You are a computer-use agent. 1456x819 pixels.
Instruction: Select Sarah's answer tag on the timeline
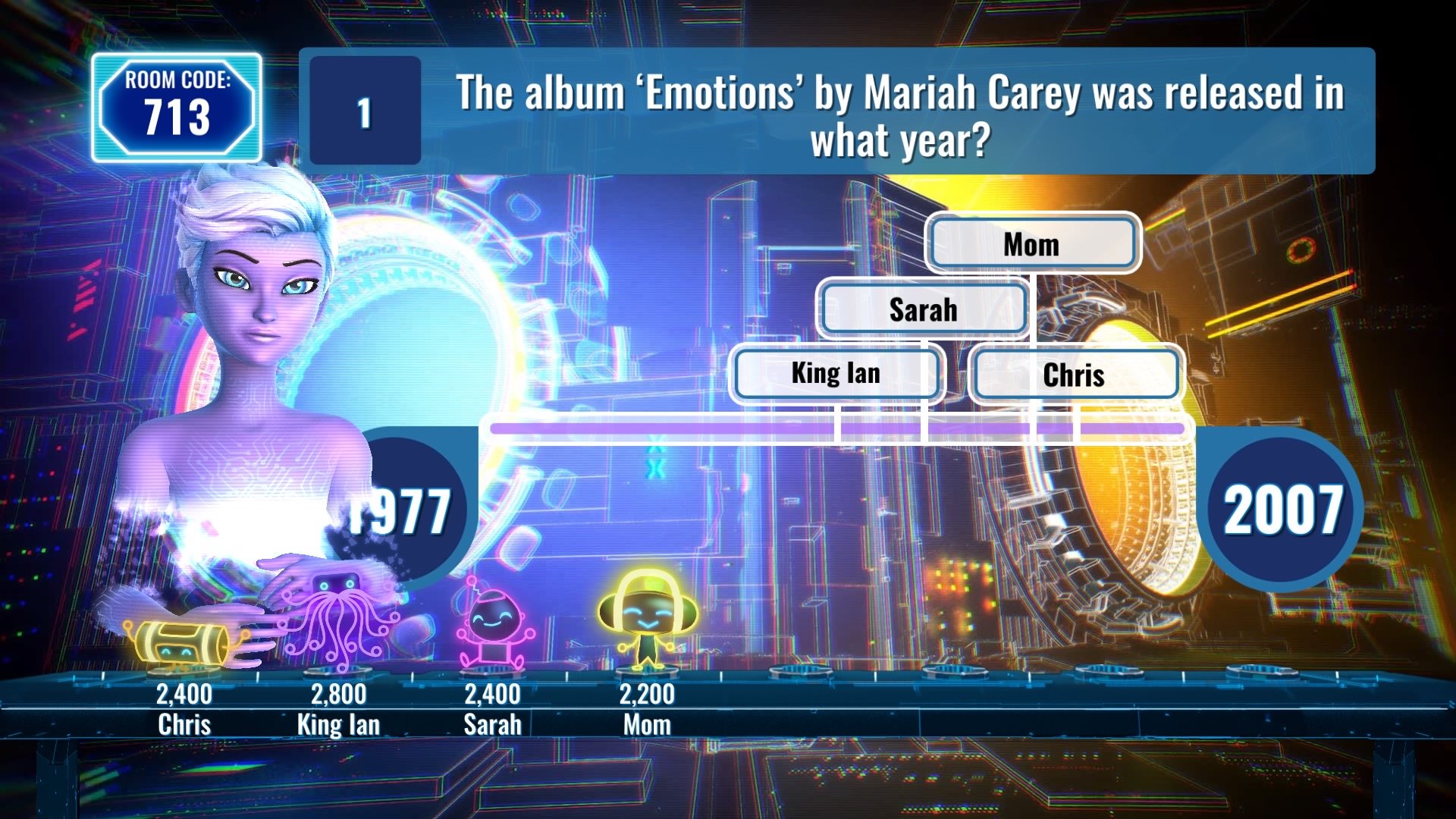pyautogui.click(x=922, y=309)
